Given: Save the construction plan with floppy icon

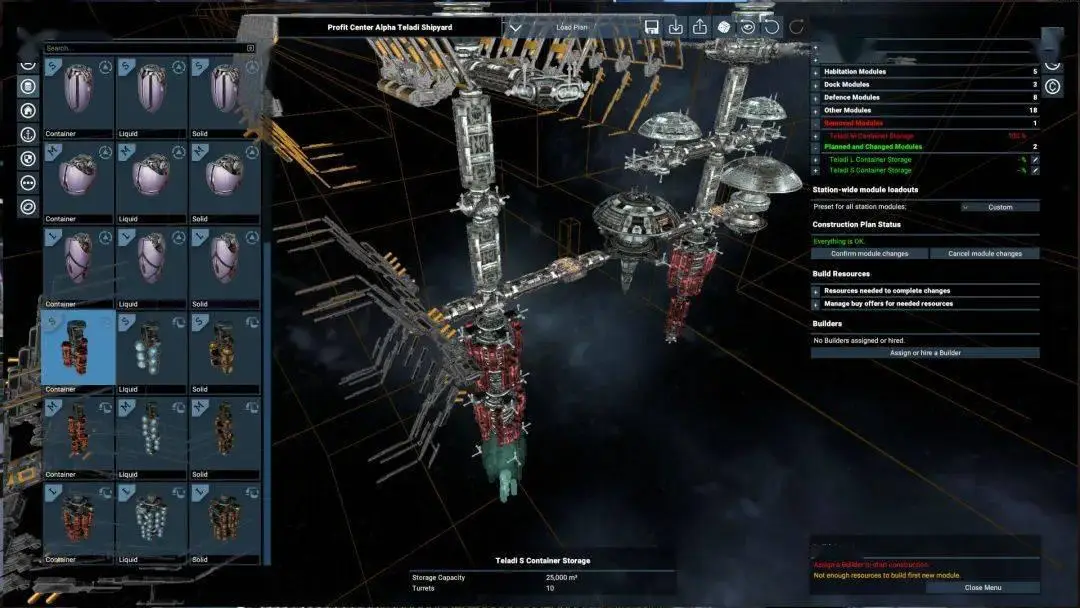Looking at the screenshot, I should coord(652,28).
